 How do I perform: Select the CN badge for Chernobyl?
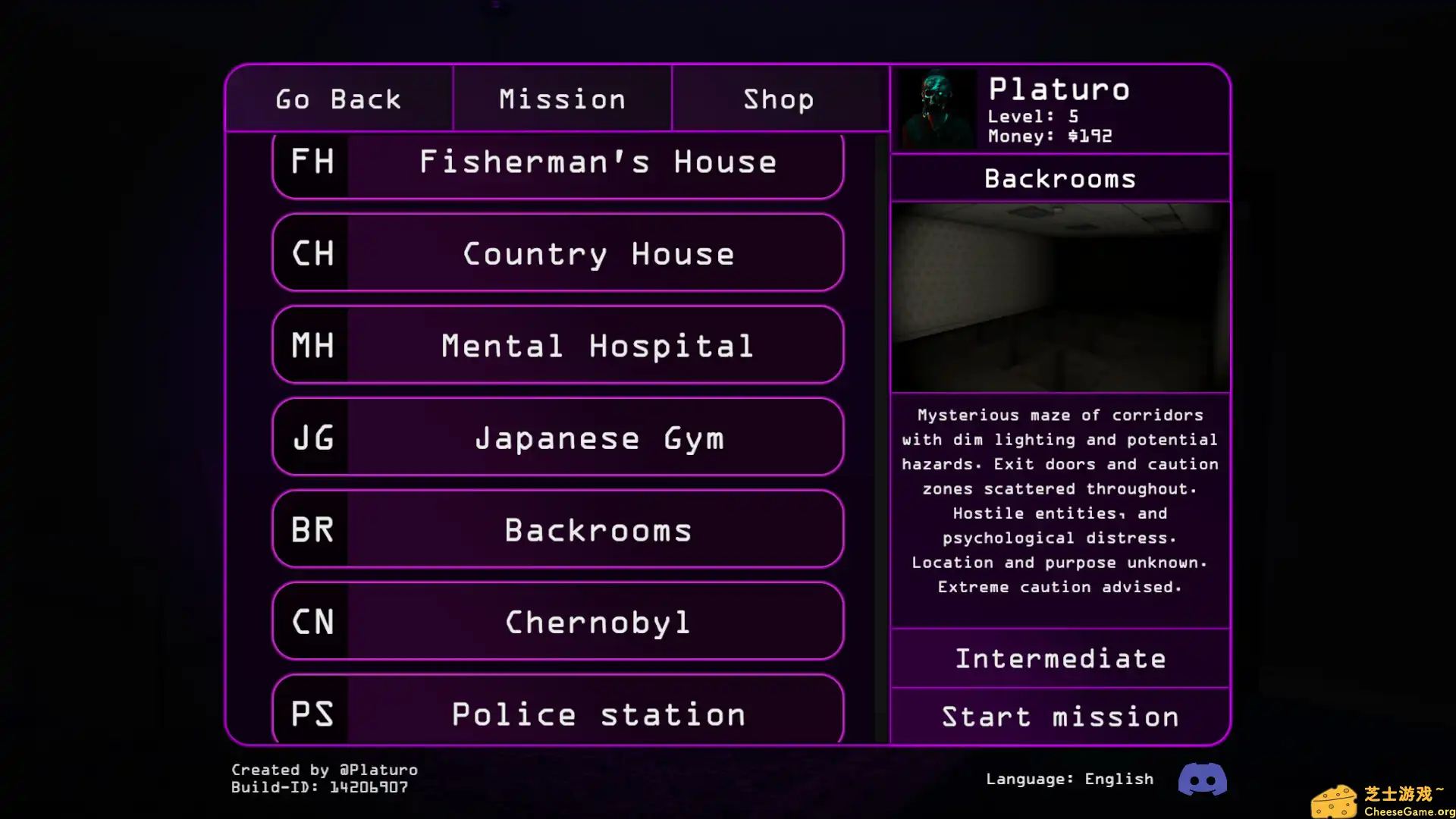click(x=311, y=622)
